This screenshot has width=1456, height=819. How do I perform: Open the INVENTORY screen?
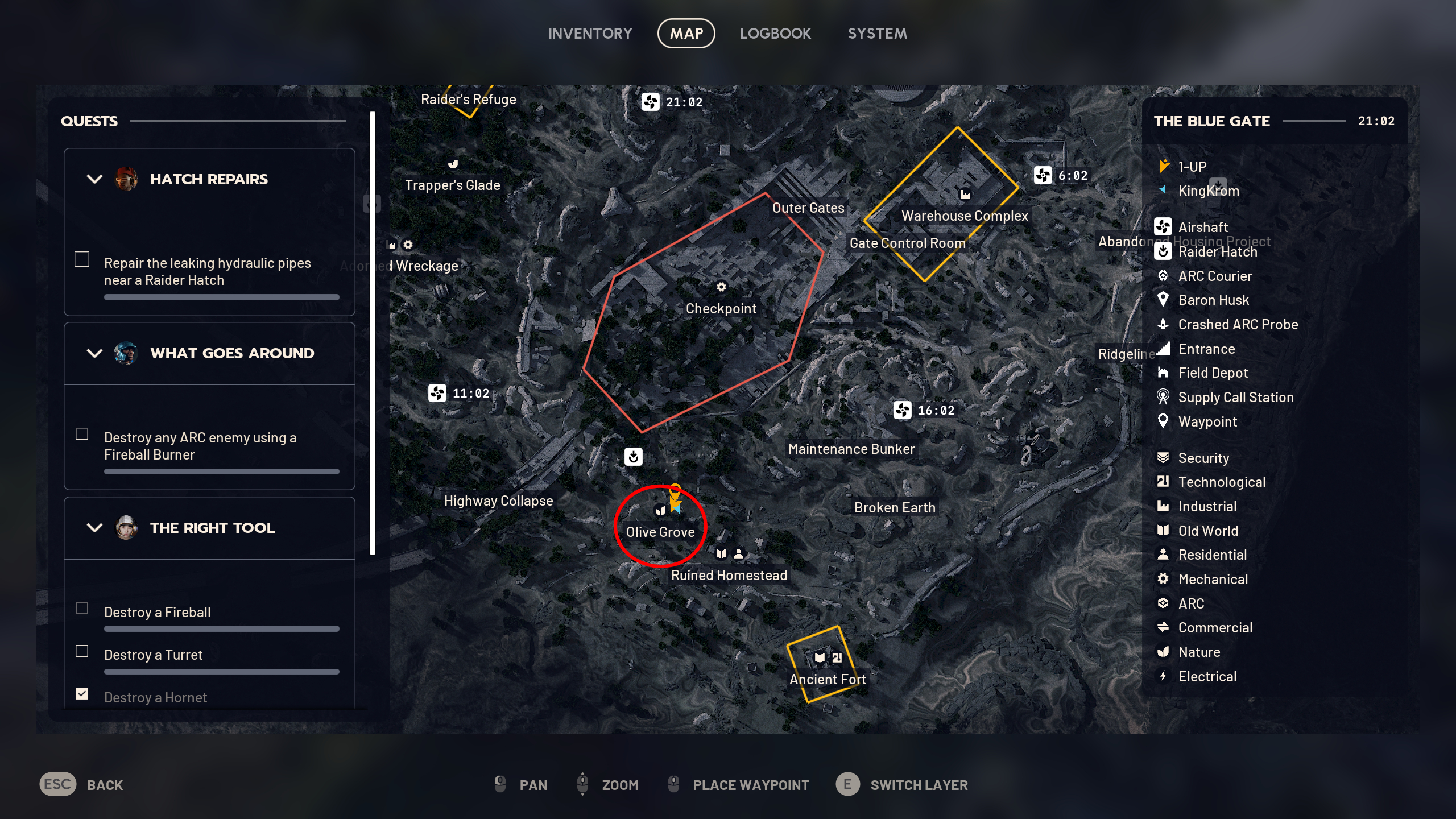(x=590, y=33)
